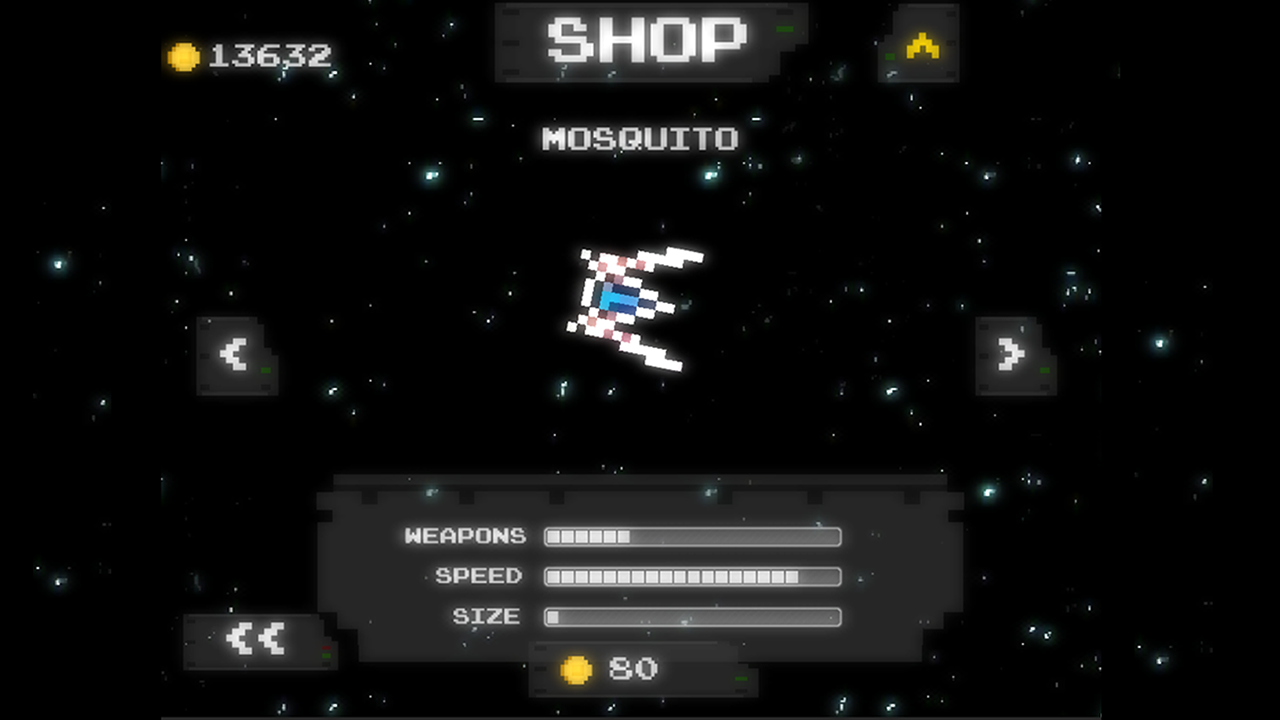Click the gold coin icon beside the balance
This screenshot has height=720, width=1280.
pyautogui.click(x=184, y=57)
